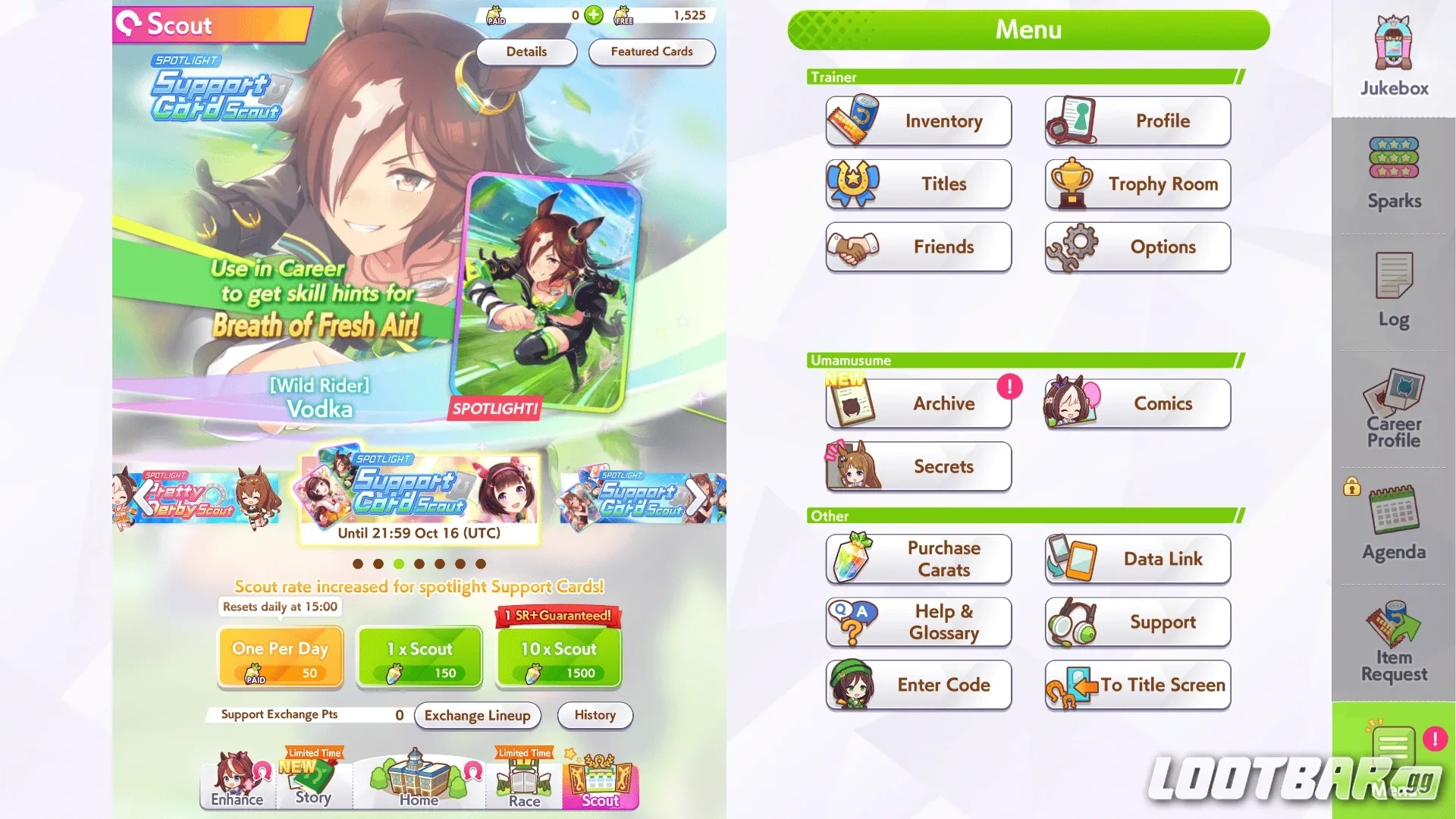The width and height of the screenshot is (1456, 819).
Task: Expand the next banner with right arrow
Action: (x=692, y=497)
